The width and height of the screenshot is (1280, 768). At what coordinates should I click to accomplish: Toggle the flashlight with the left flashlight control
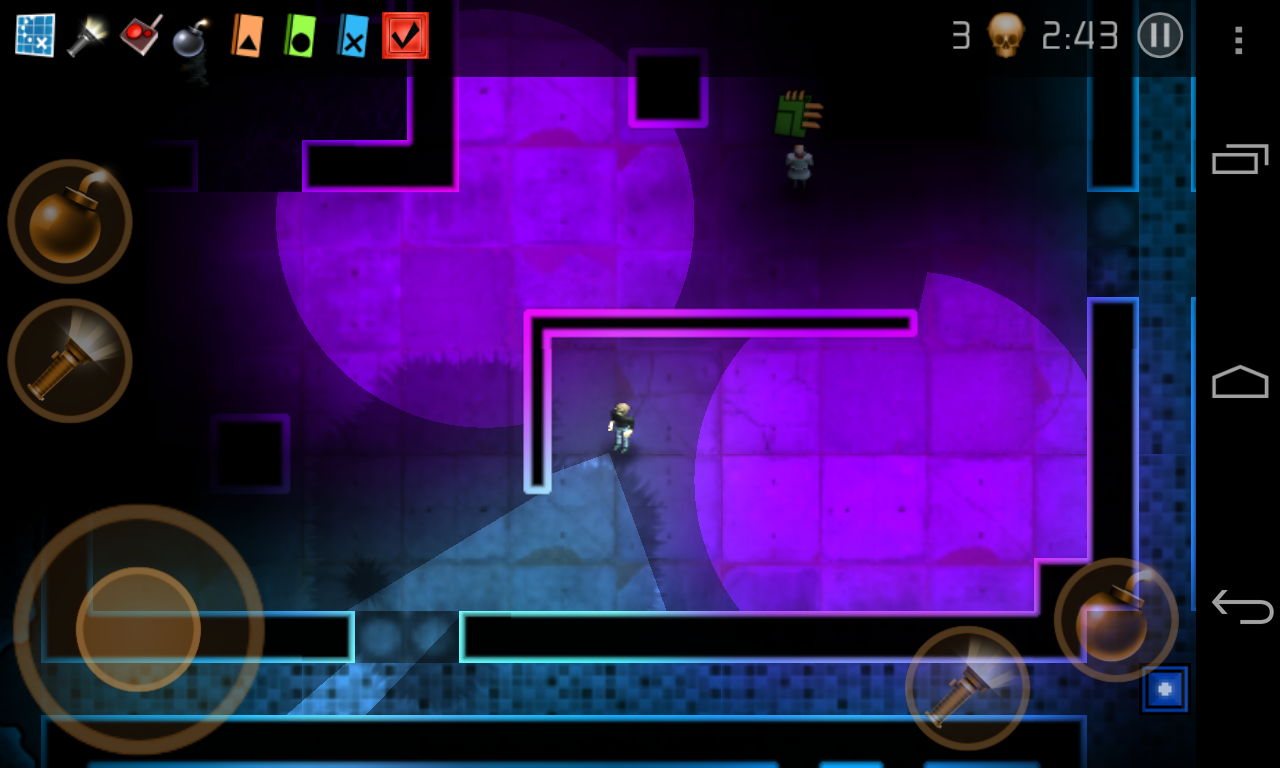click(x=68, y=362)
